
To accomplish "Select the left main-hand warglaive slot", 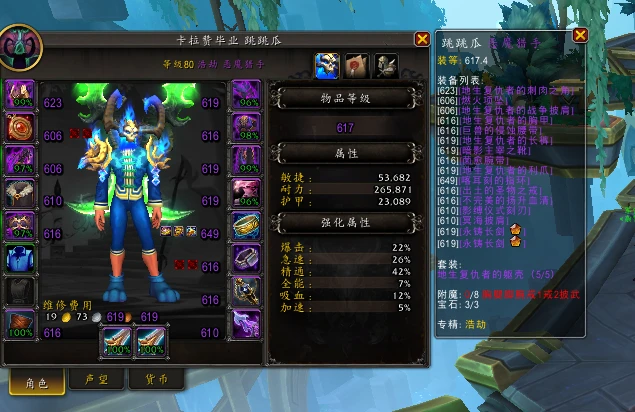I will click(118, 342).
